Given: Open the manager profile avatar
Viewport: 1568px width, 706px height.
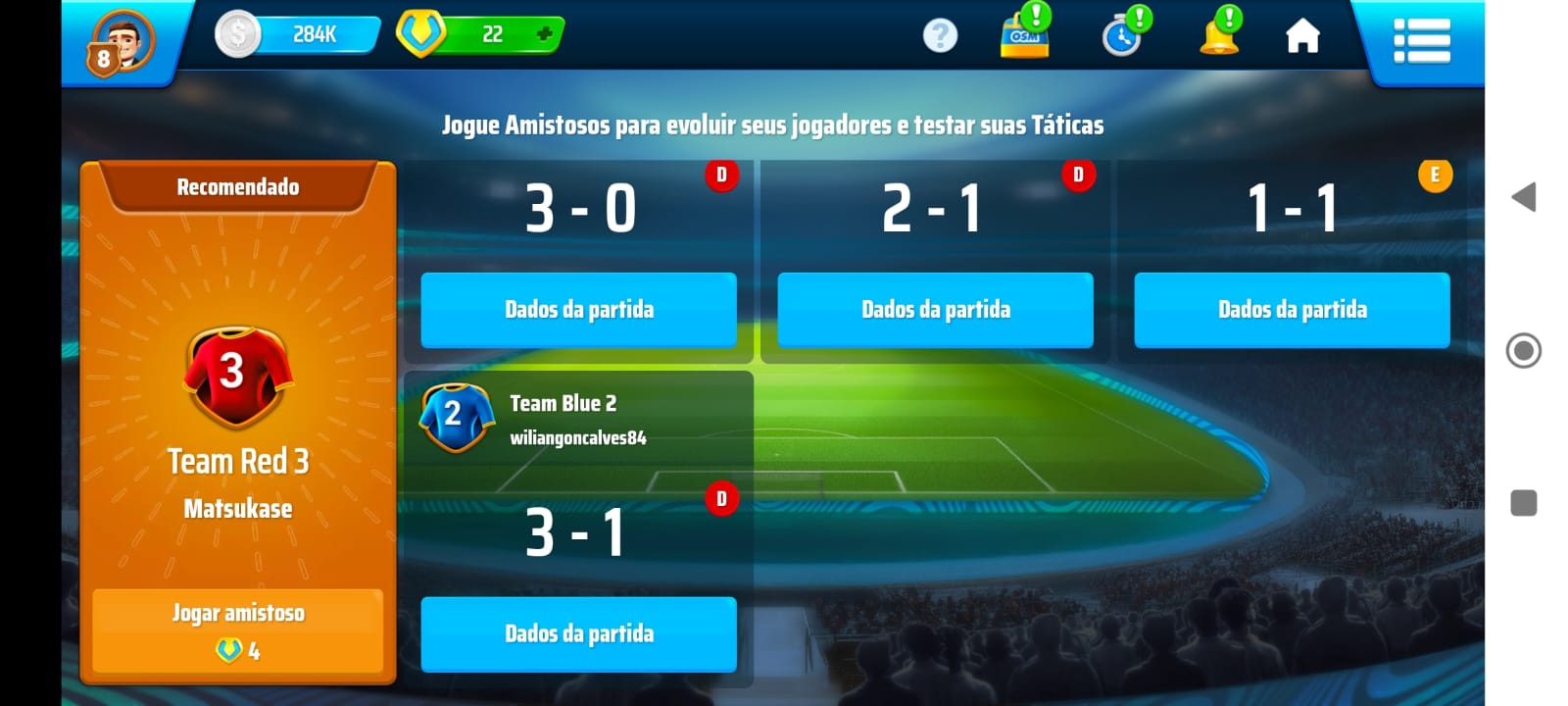Looking at the screenshot, I should tap(124, 42).
